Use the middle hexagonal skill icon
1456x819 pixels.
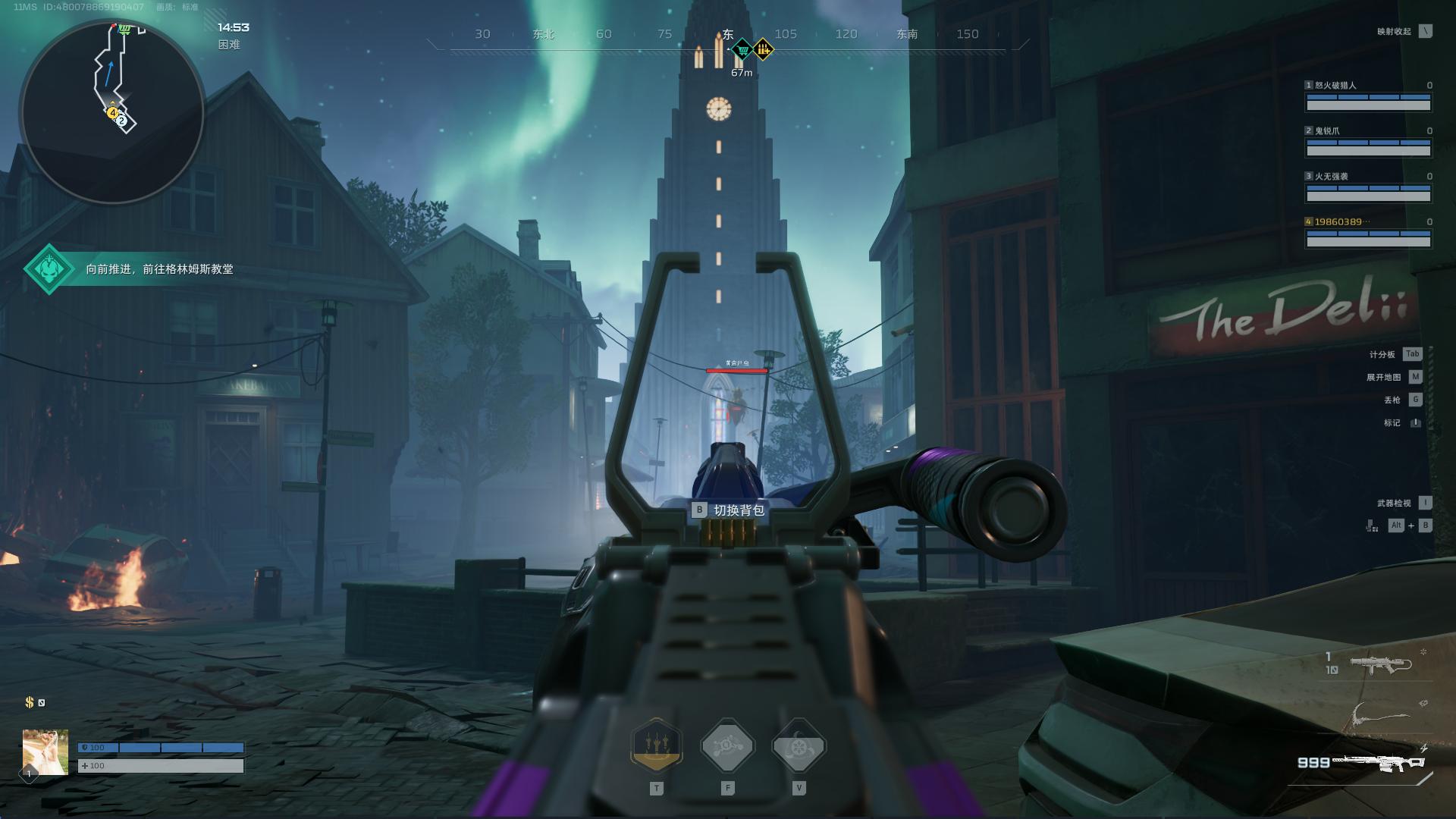[727, 747]
